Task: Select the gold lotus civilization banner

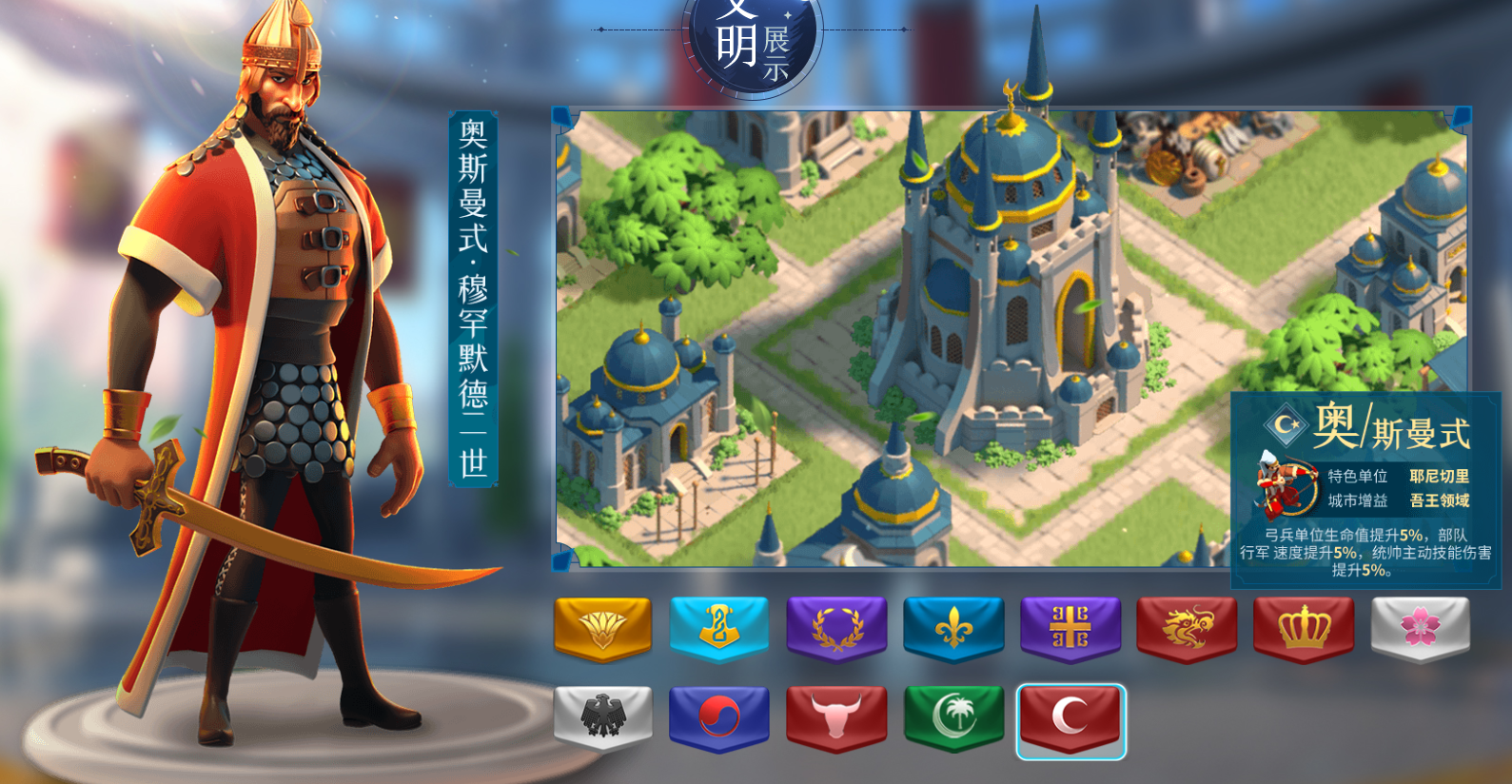Action: (602, 628)
